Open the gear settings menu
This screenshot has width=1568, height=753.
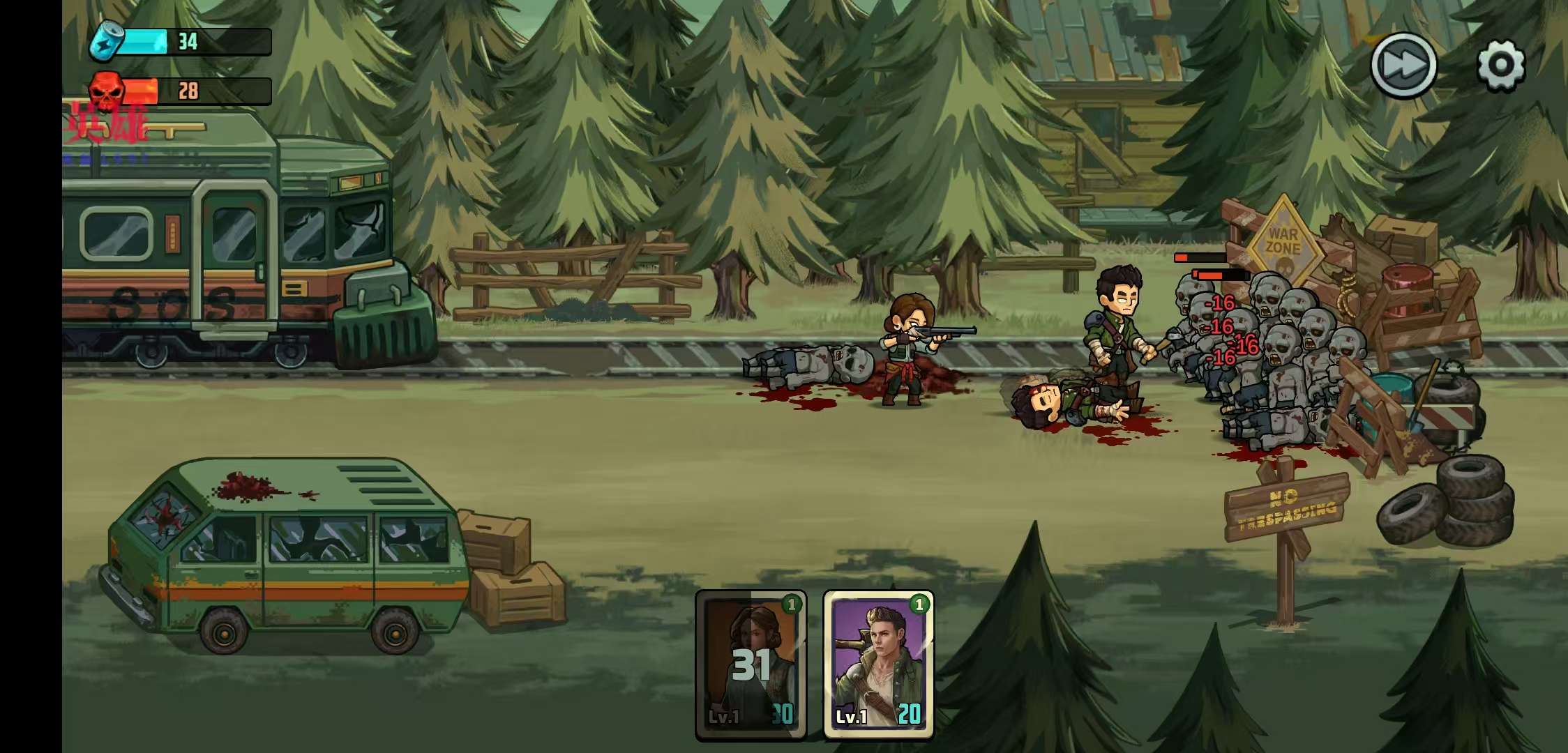(x=1500, y=66)
